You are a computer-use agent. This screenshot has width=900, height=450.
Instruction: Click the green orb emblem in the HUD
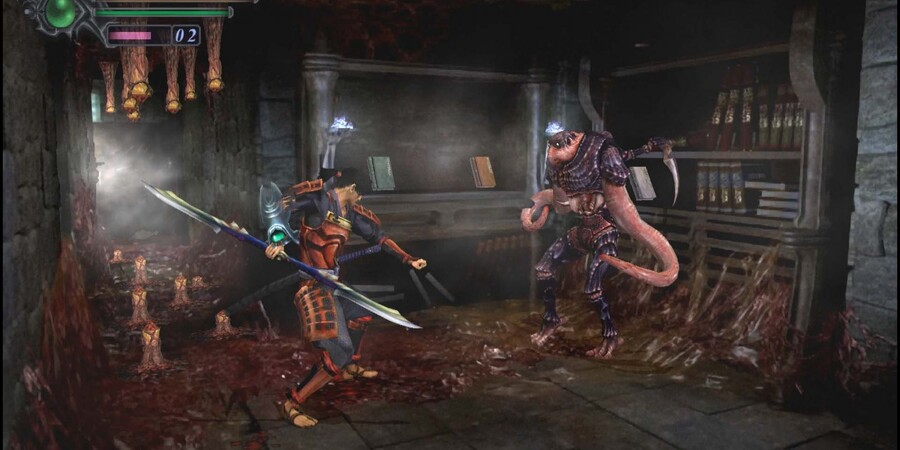coord(61,13)
